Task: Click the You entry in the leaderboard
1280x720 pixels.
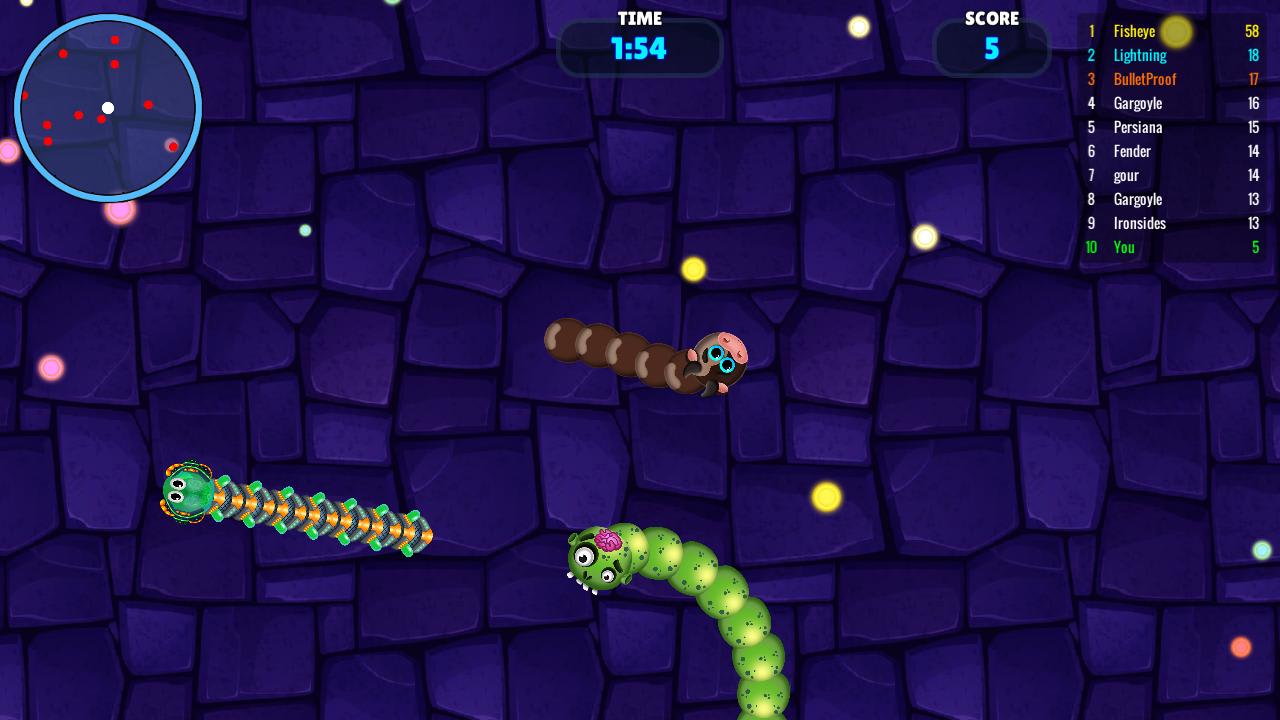Action: pyautogui.click(x=1123, y=247)
